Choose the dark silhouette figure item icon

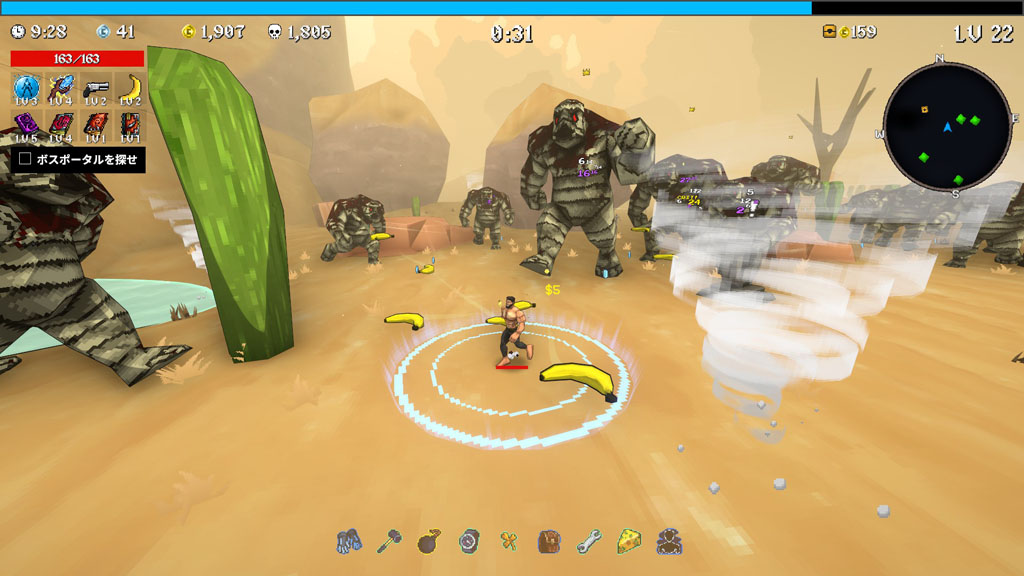click(669, 542)
